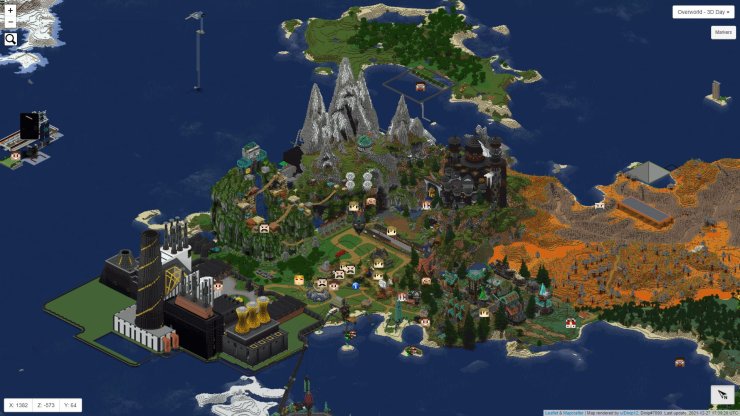Rotate the map using the north compass button

(722, 394)
